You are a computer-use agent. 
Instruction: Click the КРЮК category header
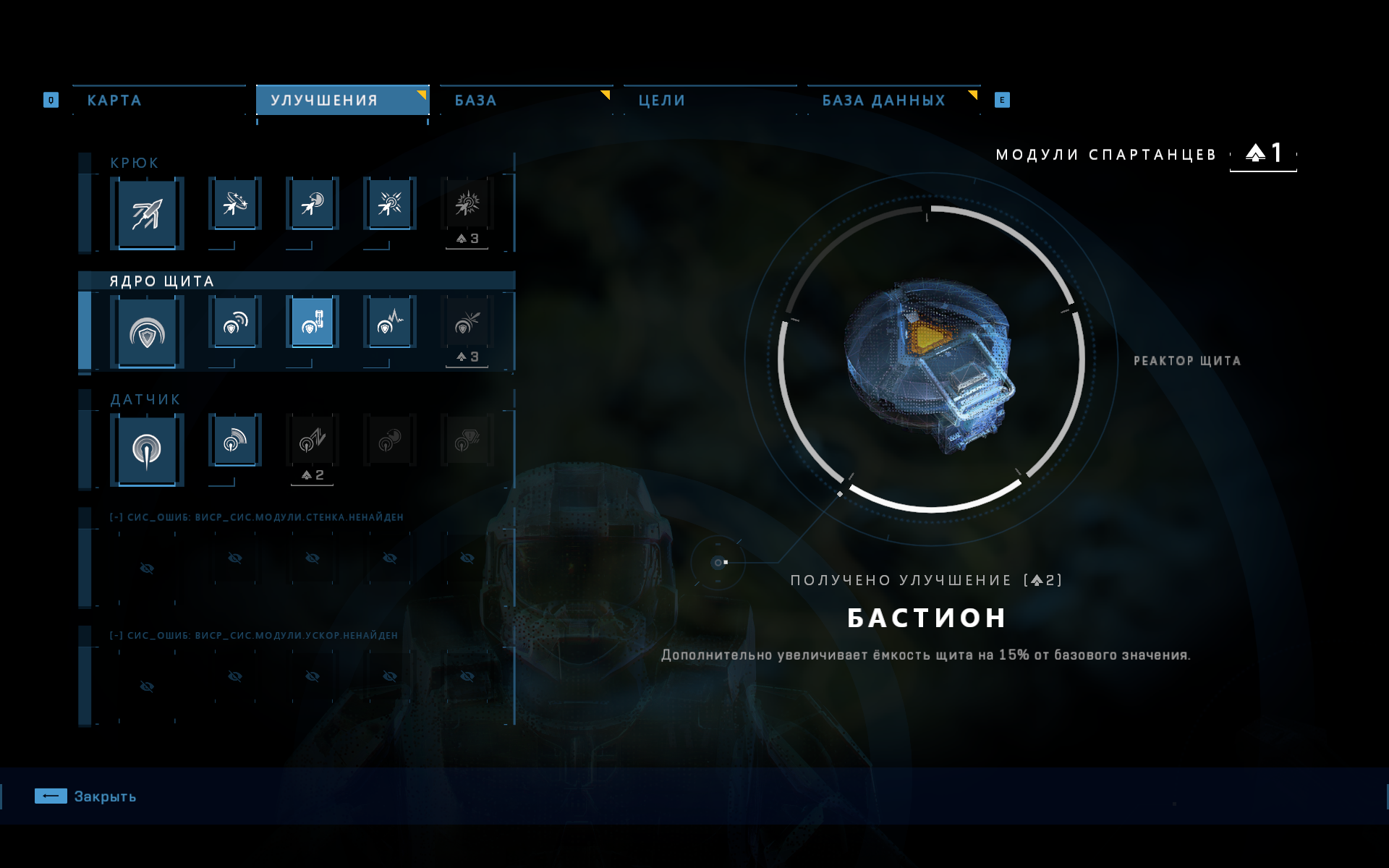click(x=135, y=163)
